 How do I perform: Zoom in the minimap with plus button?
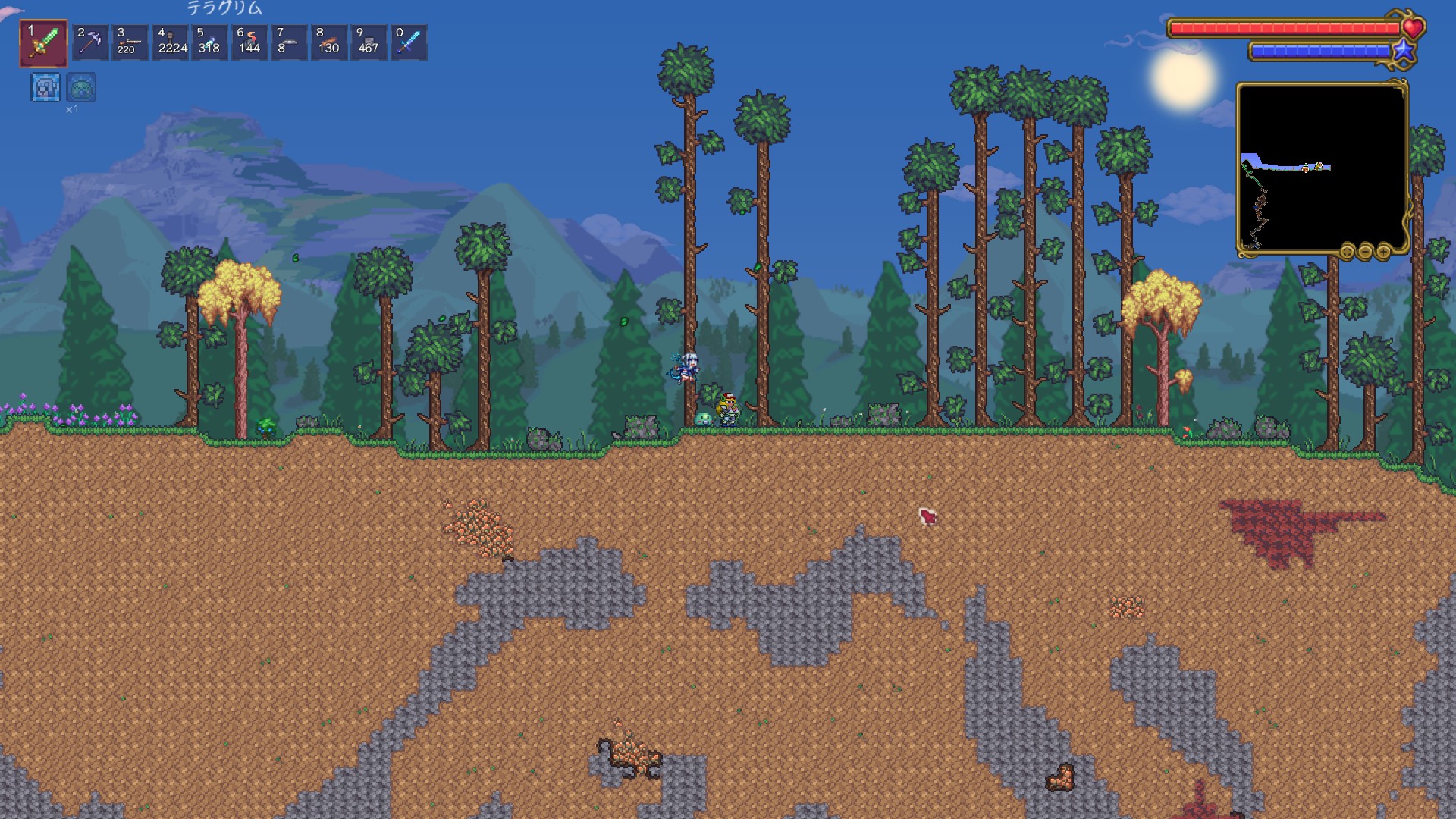tap(1383, 251)
